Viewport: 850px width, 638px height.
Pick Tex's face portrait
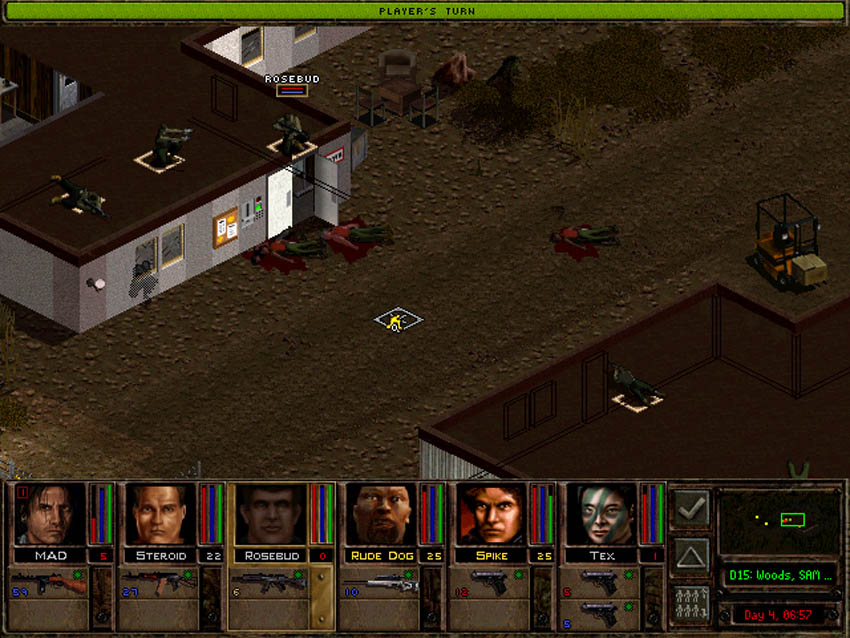600,515
